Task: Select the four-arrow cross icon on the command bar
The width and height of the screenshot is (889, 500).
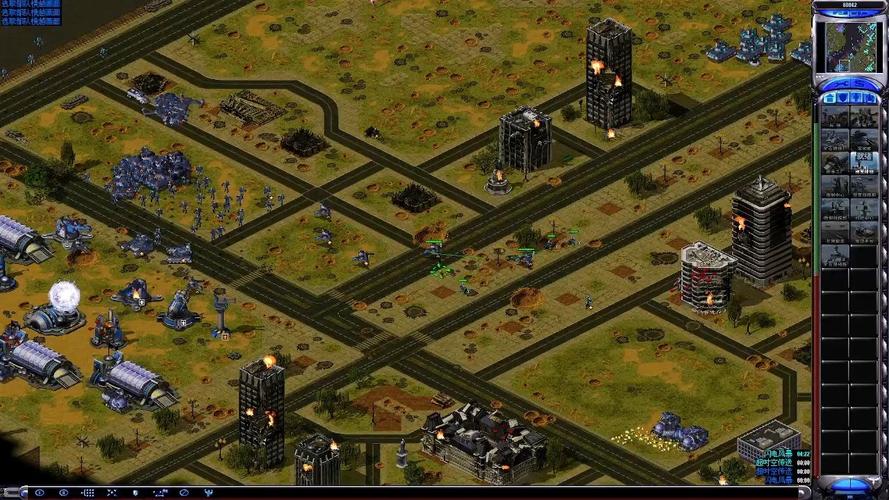Action: pyautogui.click(x=112, y=493)
